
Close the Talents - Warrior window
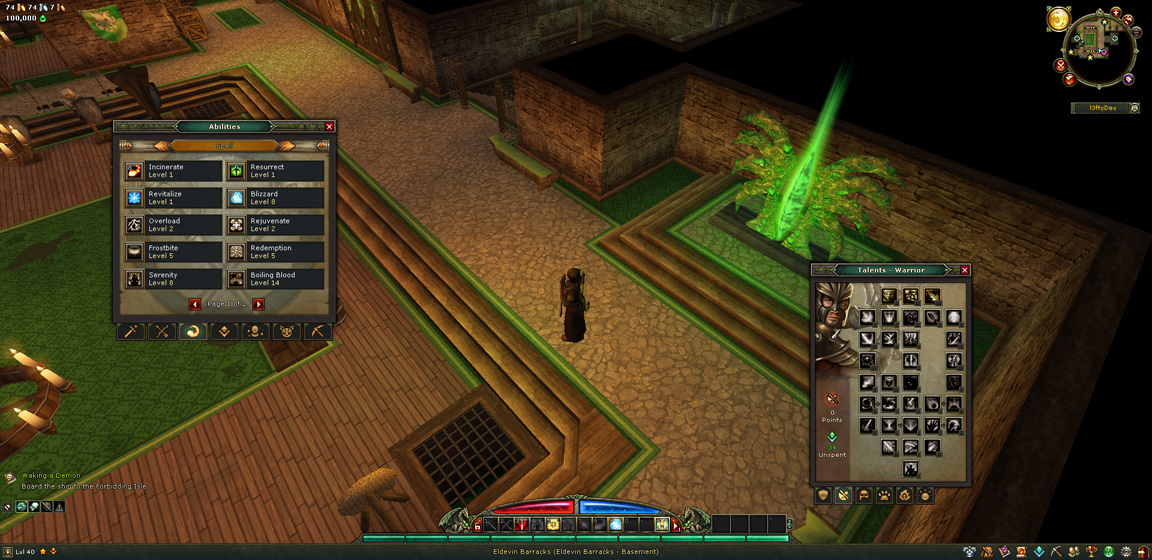[x=965, y=270]
